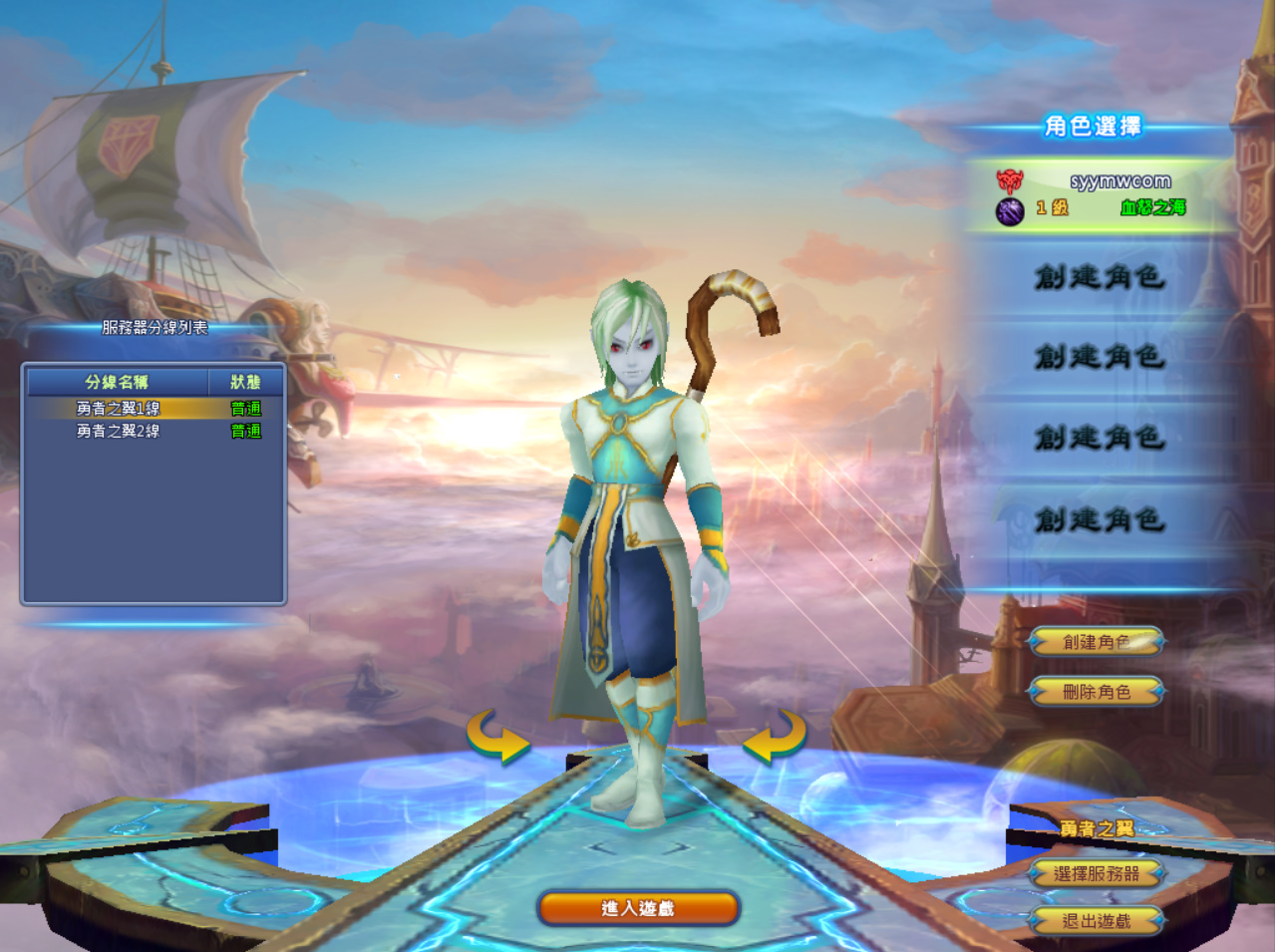Select server line 勇者之翼1線

[120, 408]
